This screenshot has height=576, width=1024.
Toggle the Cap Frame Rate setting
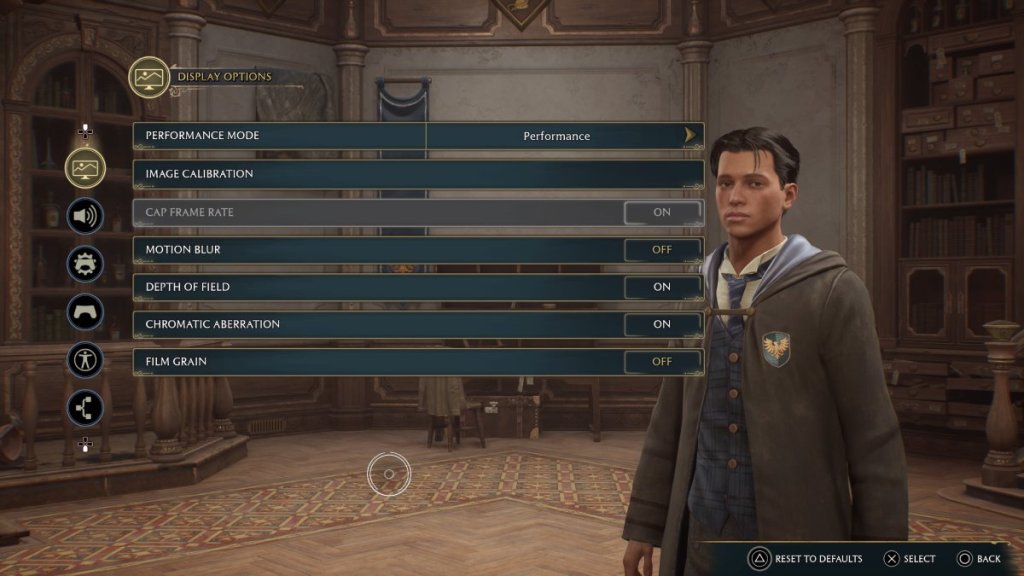pyautogui.click(x=662, y=212)
